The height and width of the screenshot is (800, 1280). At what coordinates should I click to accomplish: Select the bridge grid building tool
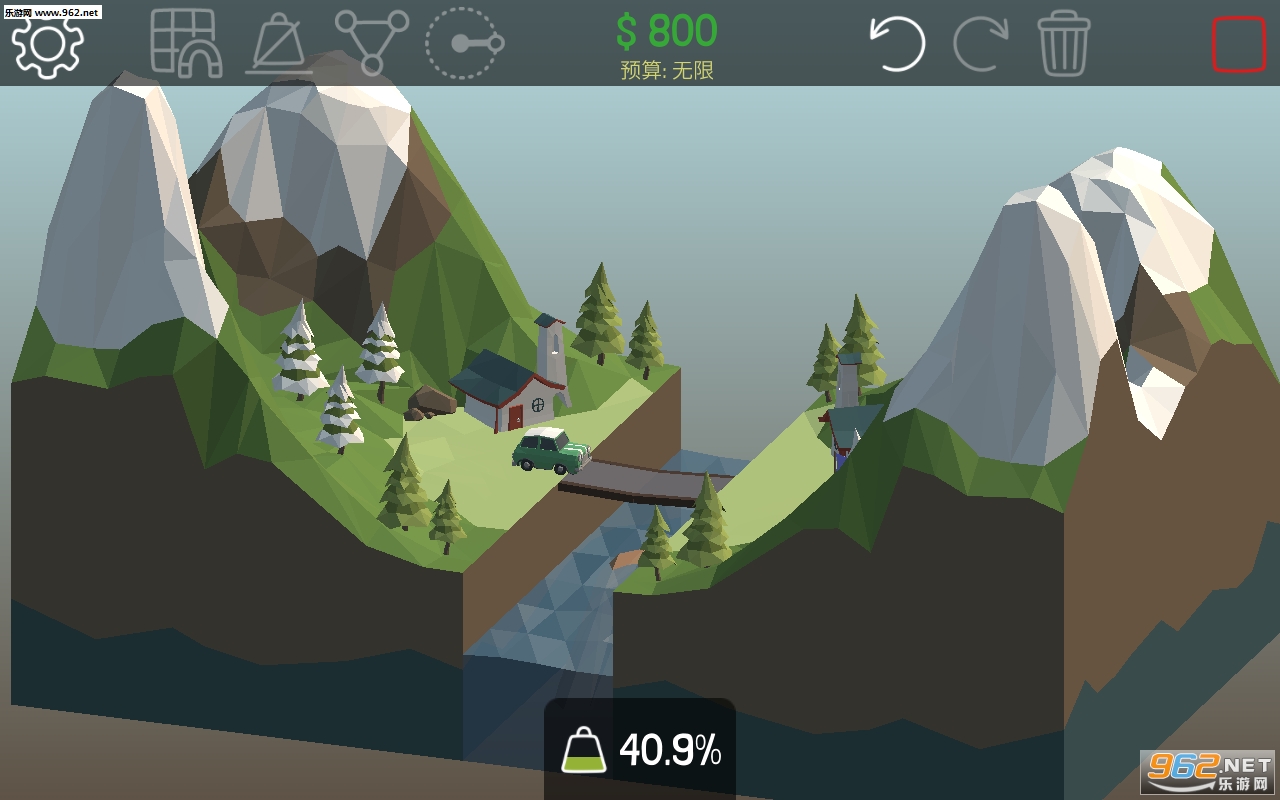coord(184,43)
